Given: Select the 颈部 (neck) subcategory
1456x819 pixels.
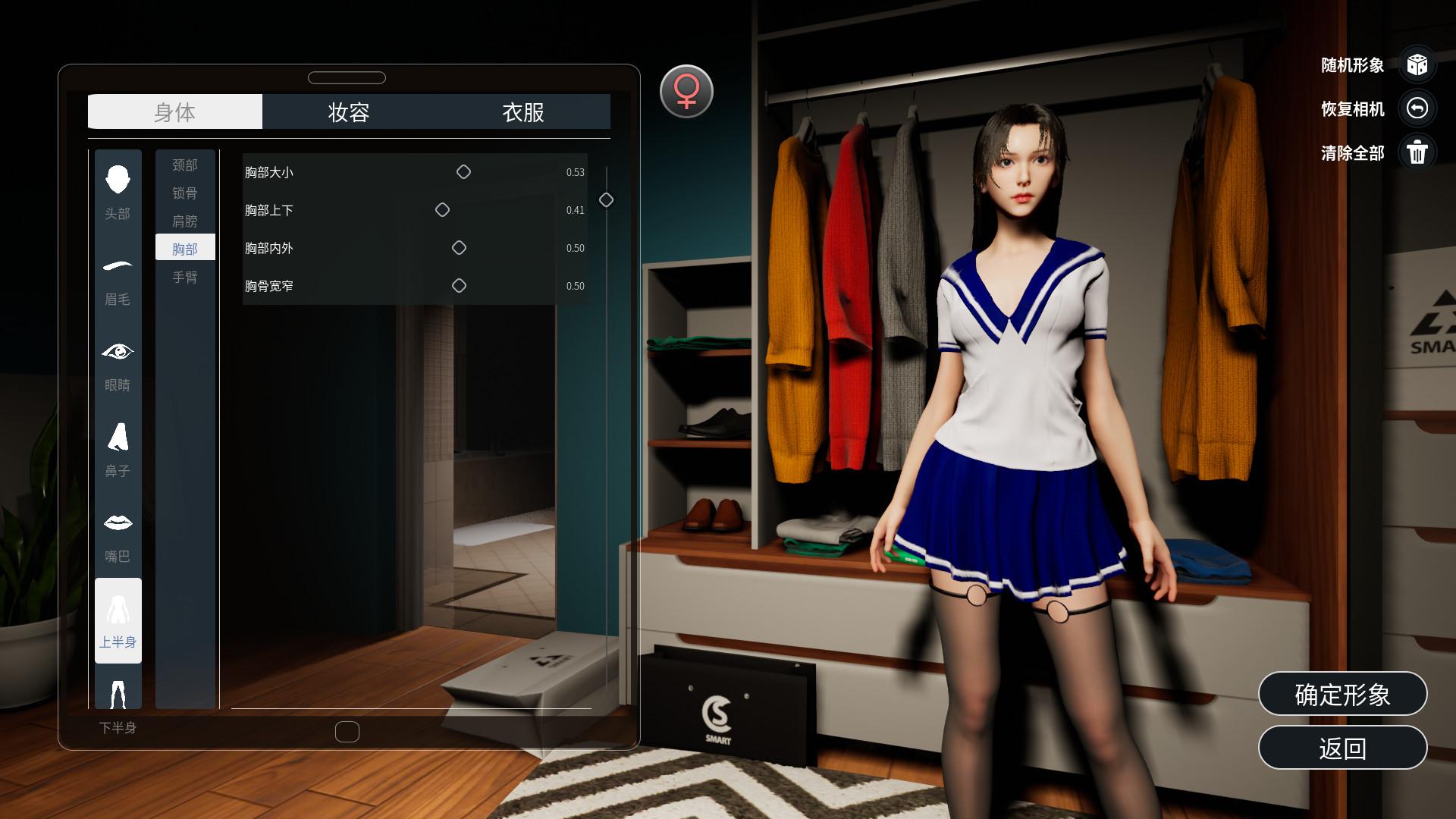Looking at the screenshot, I should (185, 163).
